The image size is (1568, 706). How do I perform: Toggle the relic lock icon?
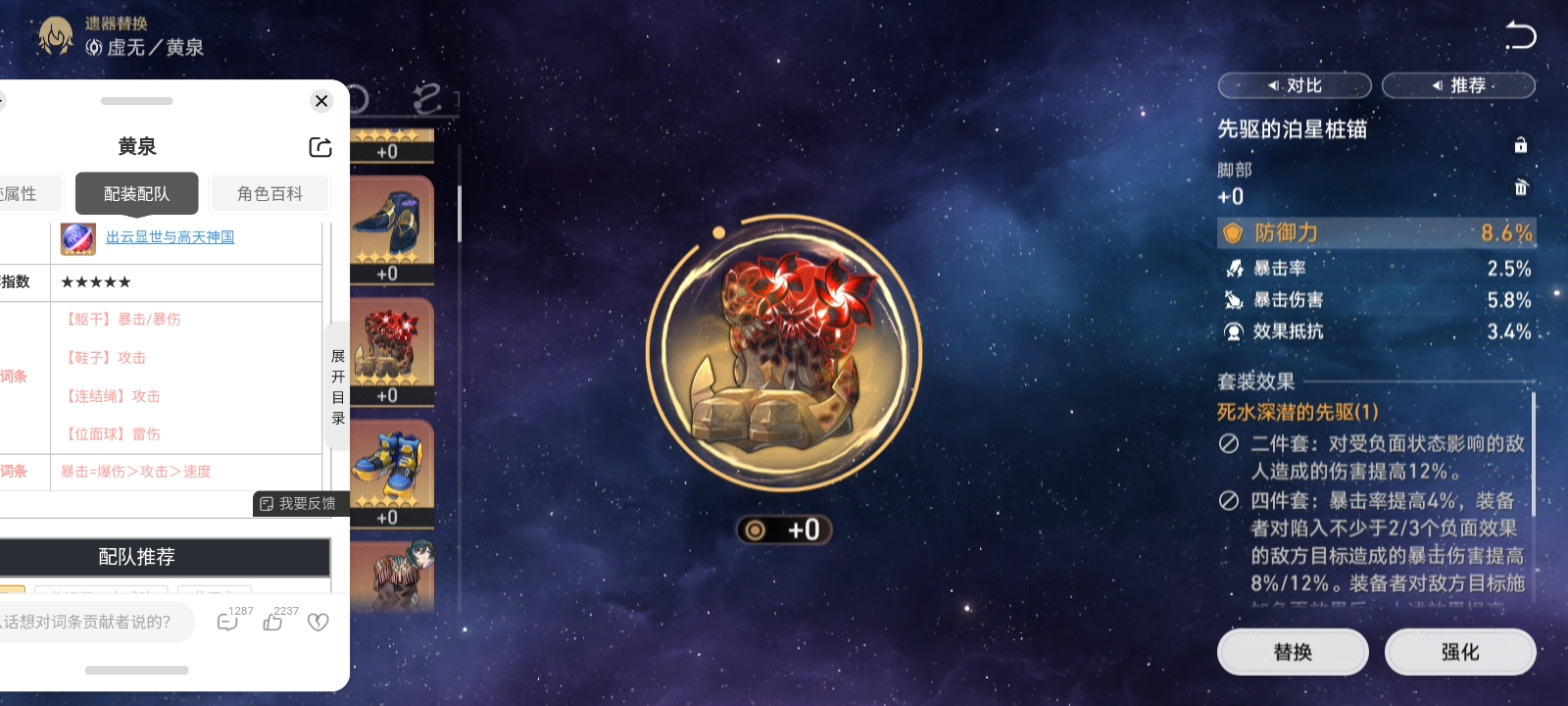pyautogui.click(x=1520, y=145)
